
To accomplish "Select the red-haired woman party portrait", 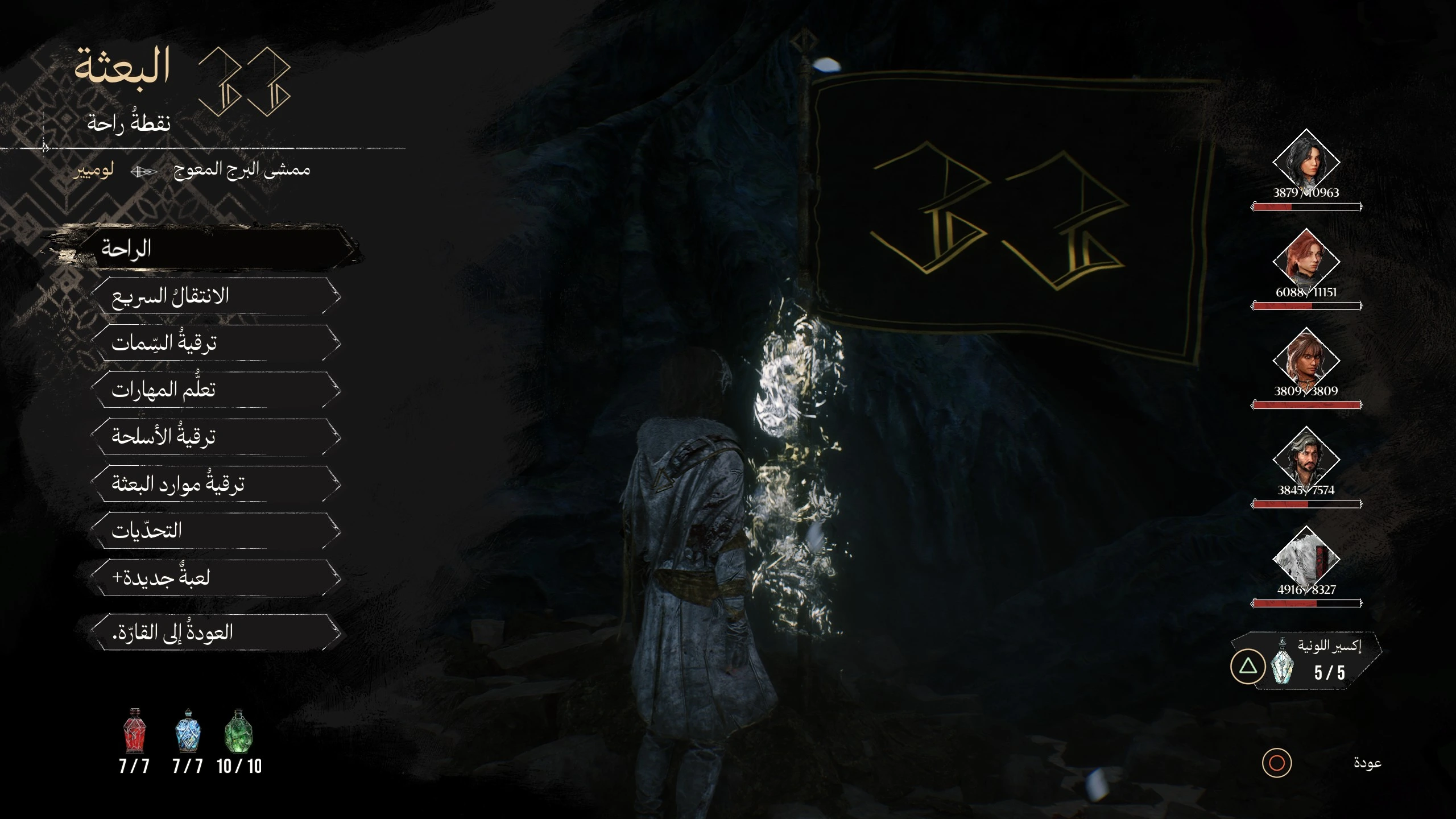I will coord(1306,262).
